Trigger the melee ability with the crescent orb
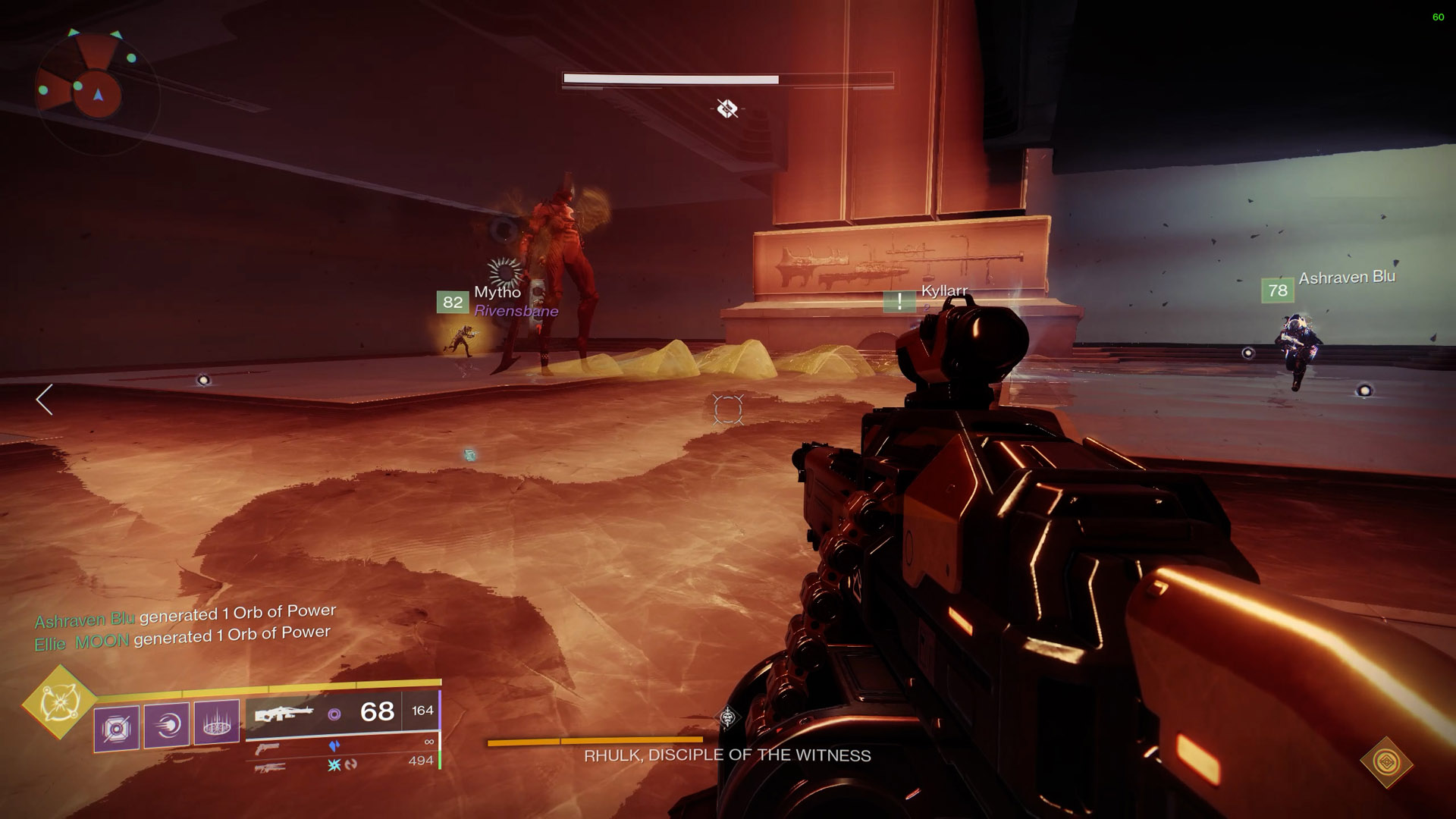 [167, 726]
